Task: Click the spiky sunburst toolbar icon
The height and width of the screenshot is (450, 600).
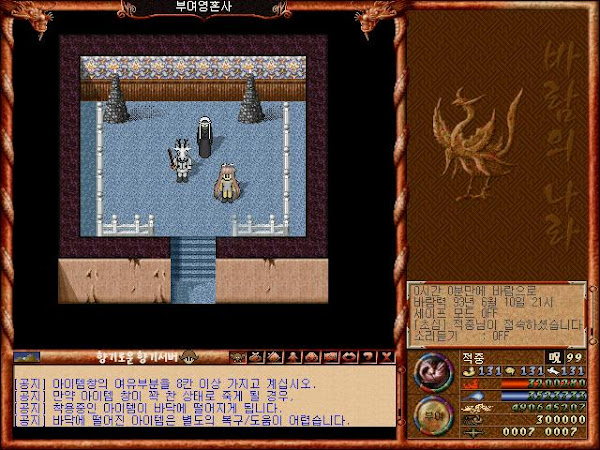Action: point(239,357)
